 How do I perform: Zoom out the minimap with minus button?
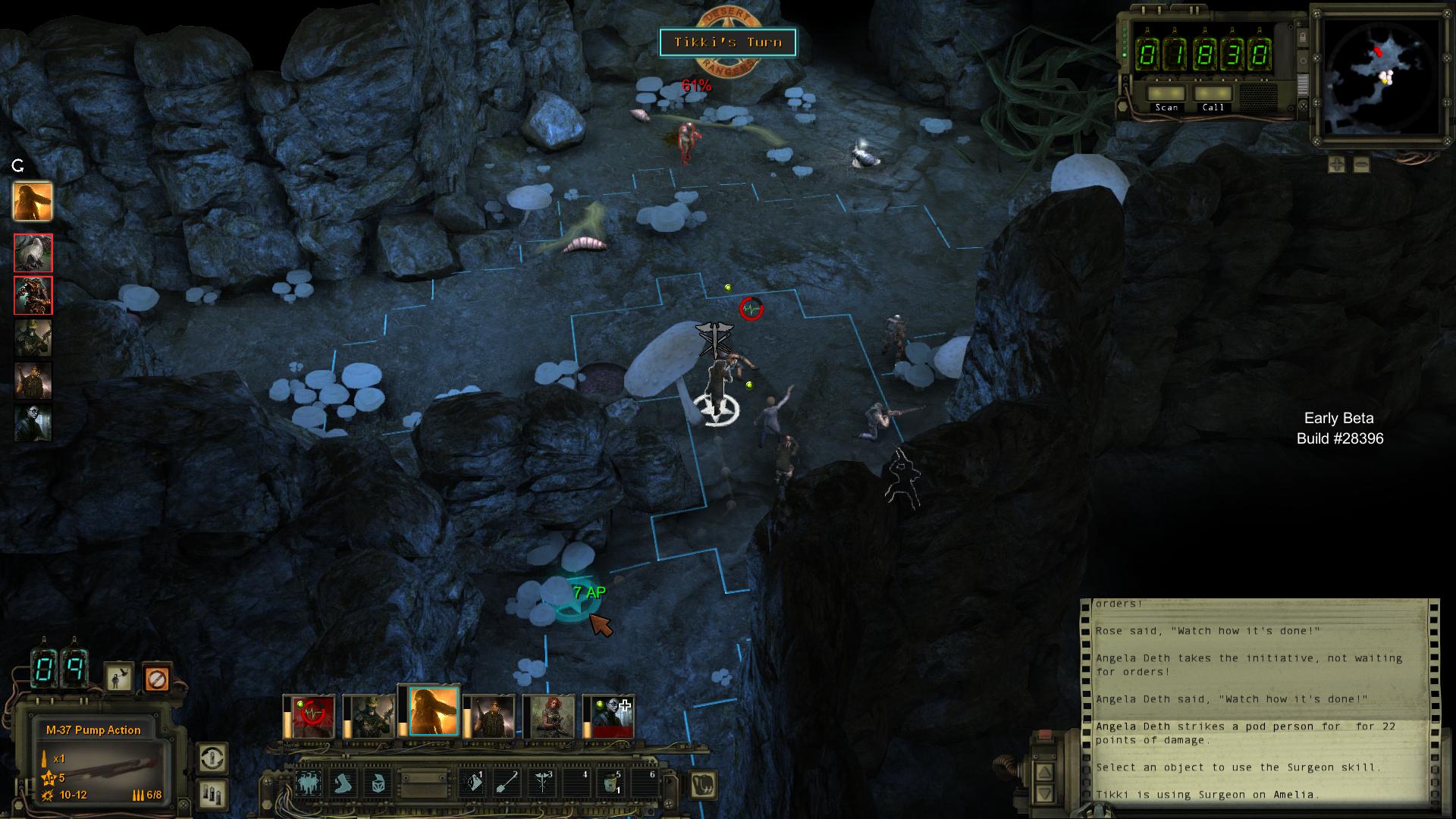point(1361,164)
